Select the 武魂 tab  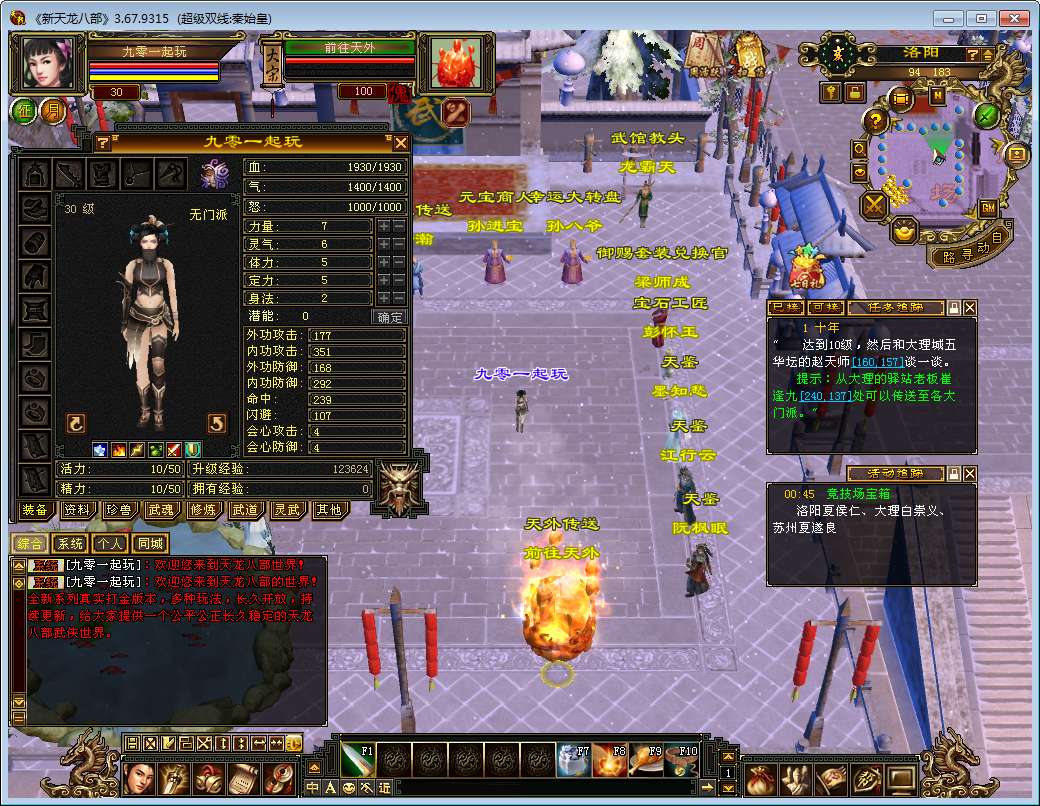(161, 510)
